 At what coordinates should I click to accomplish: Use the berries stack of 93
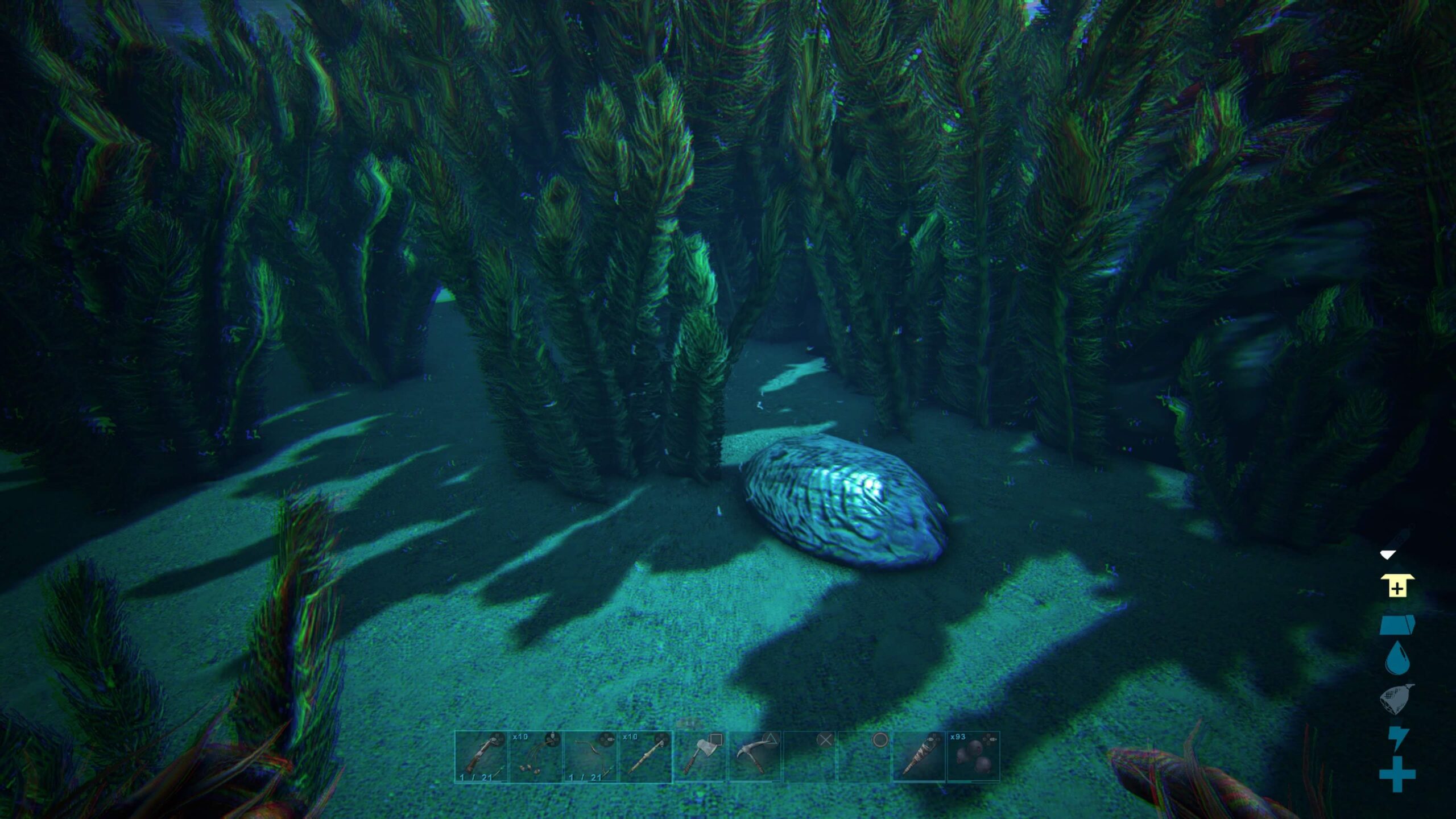(x=973, y=756)
